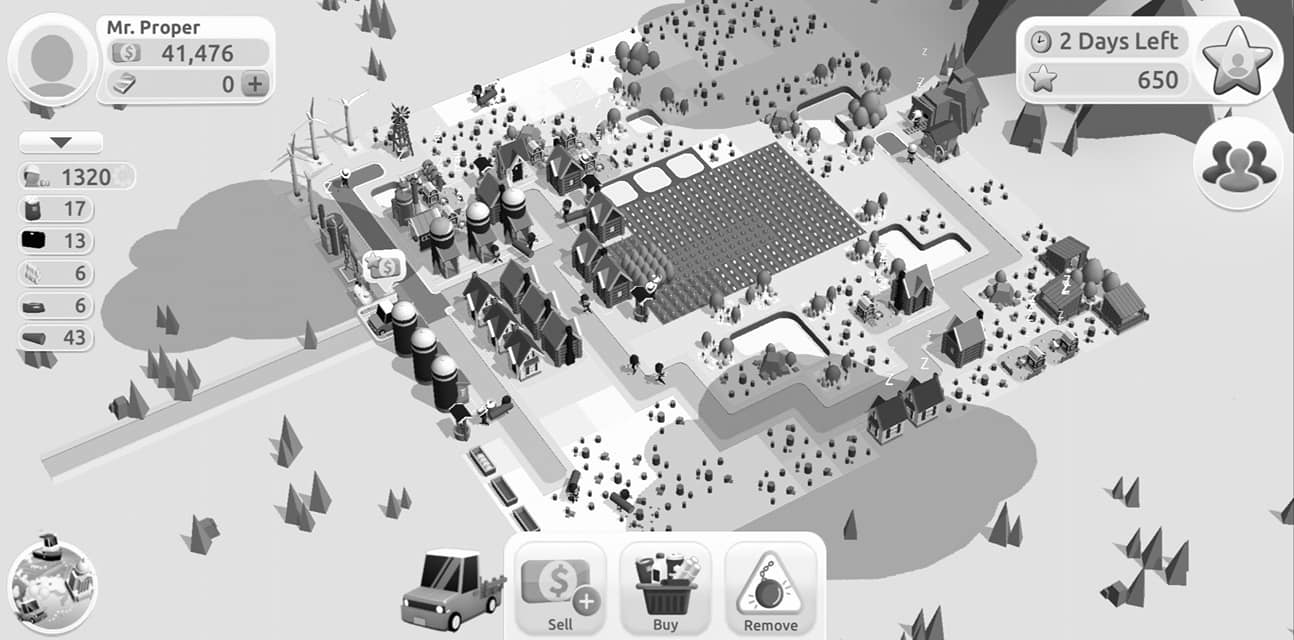Open the friends list button
Image resolution: width=1294 pixels, height=640 pixels.
[x=1239, y=162]
